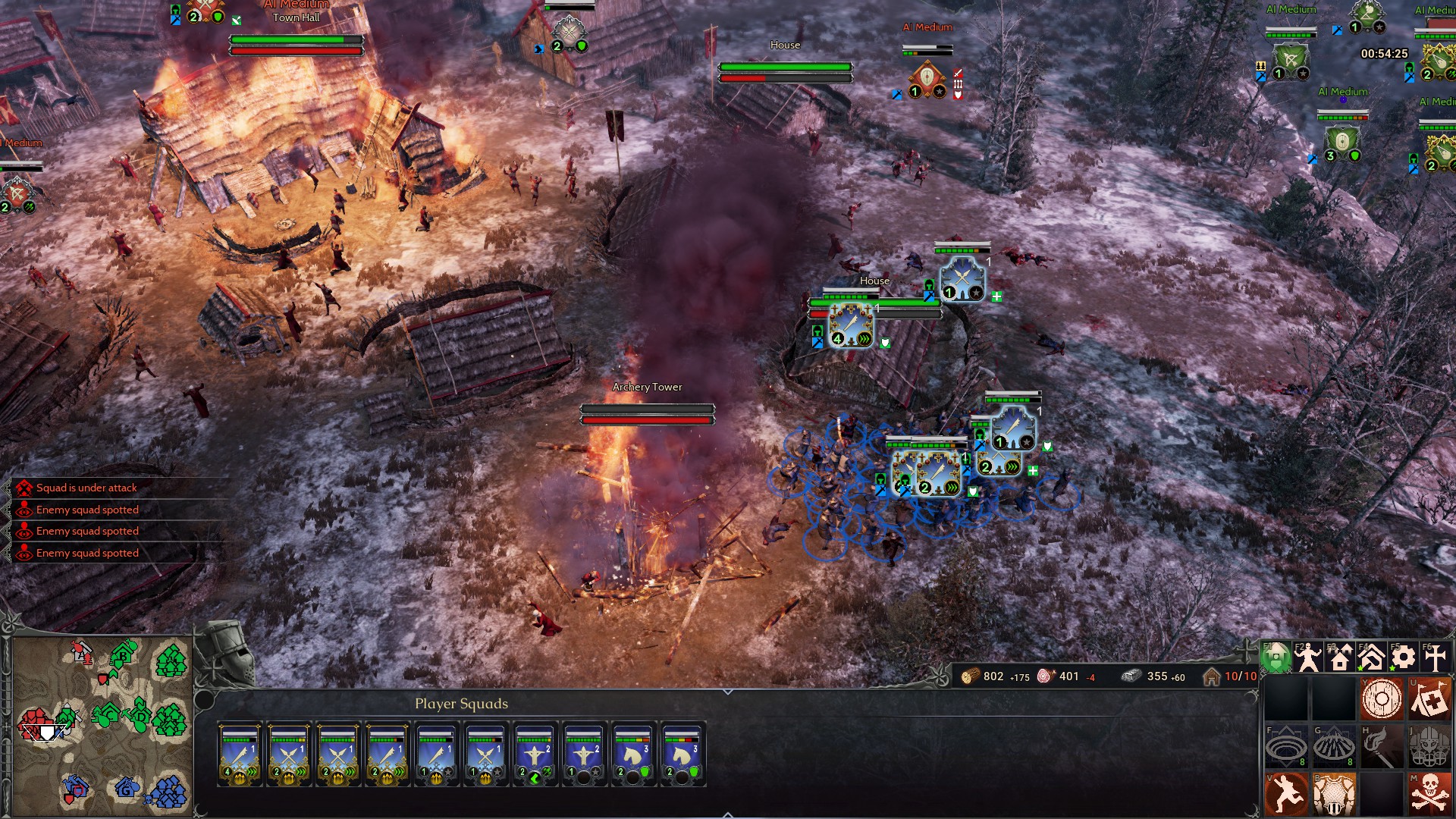Click the helmeted warriors with shields icon
The width and height of the screenshot is (1456, 819).
click(x=1429, y=747)
